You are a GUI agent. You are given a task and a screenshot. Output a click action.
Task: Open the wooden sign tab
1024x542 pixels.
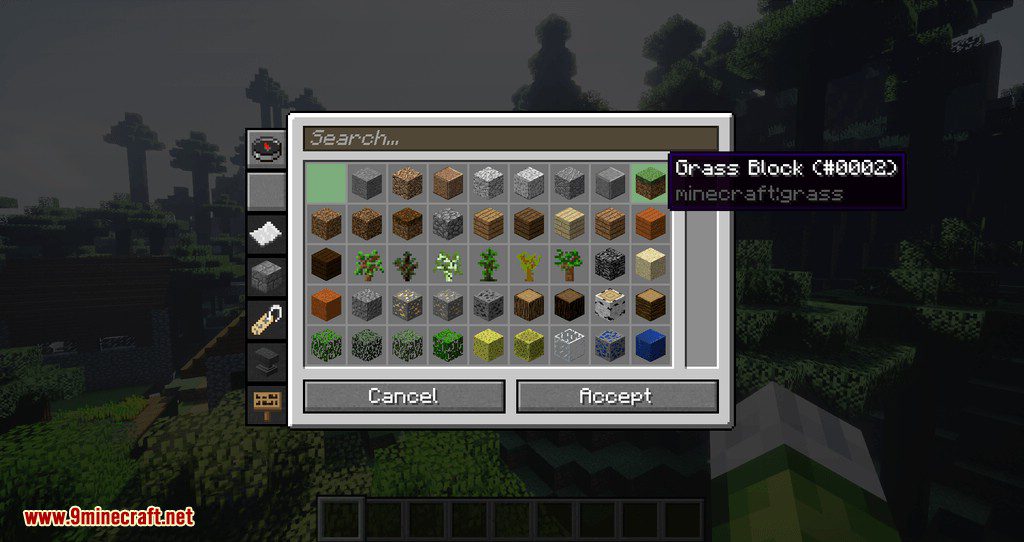click(267, 404)
